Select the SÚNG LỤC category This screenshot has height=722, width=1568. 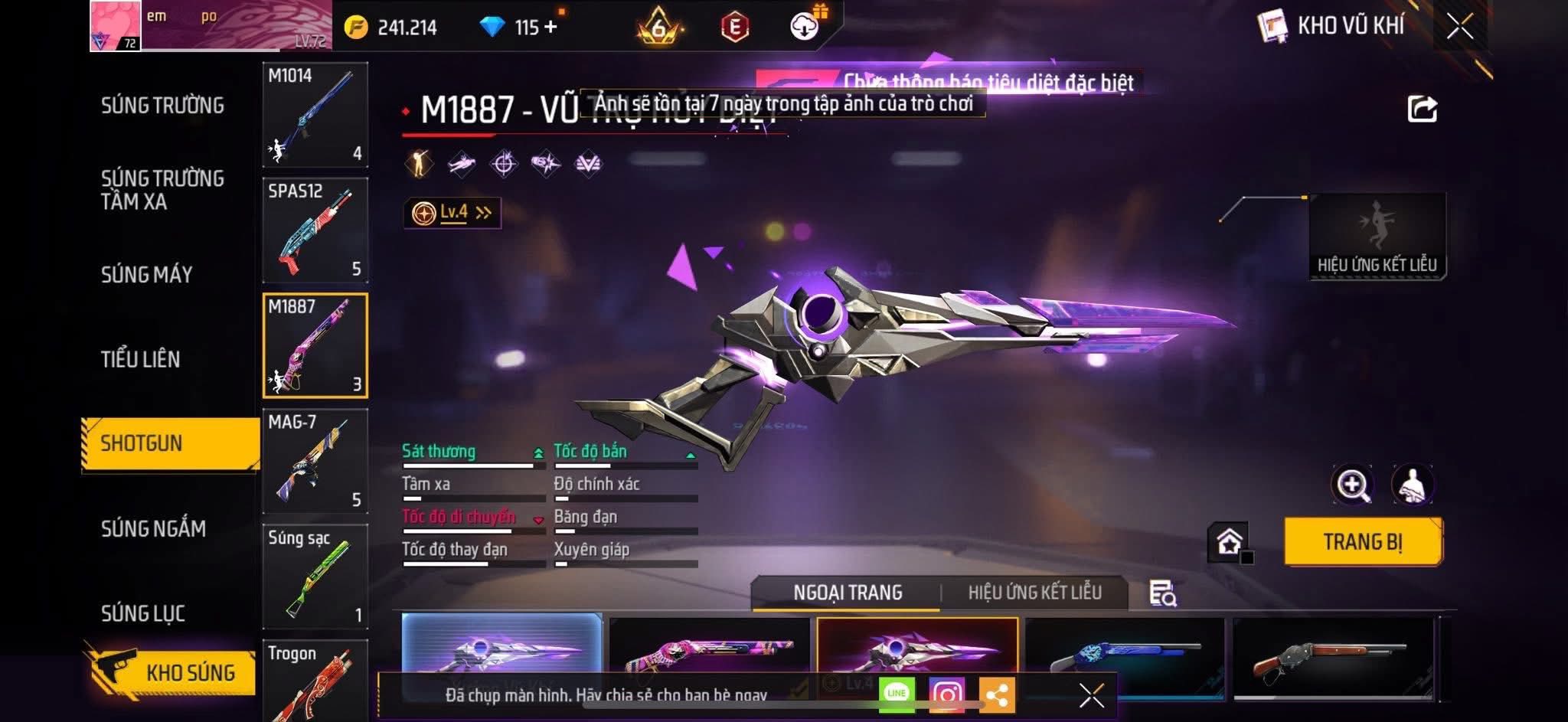[143, 613]
